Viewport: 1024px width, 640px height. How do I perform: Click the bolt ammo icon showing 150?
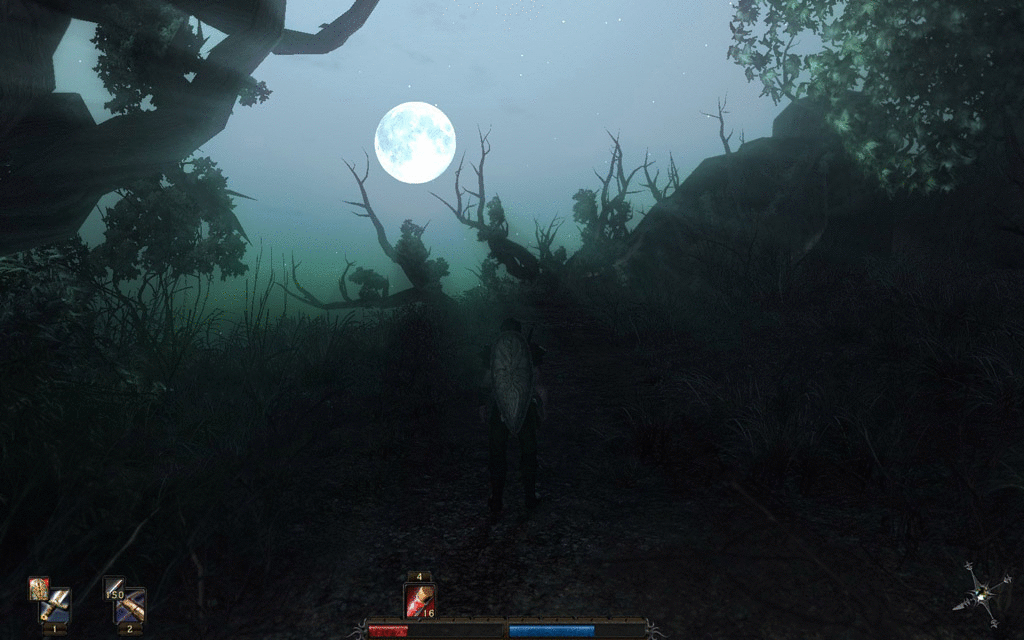[114, 589]
